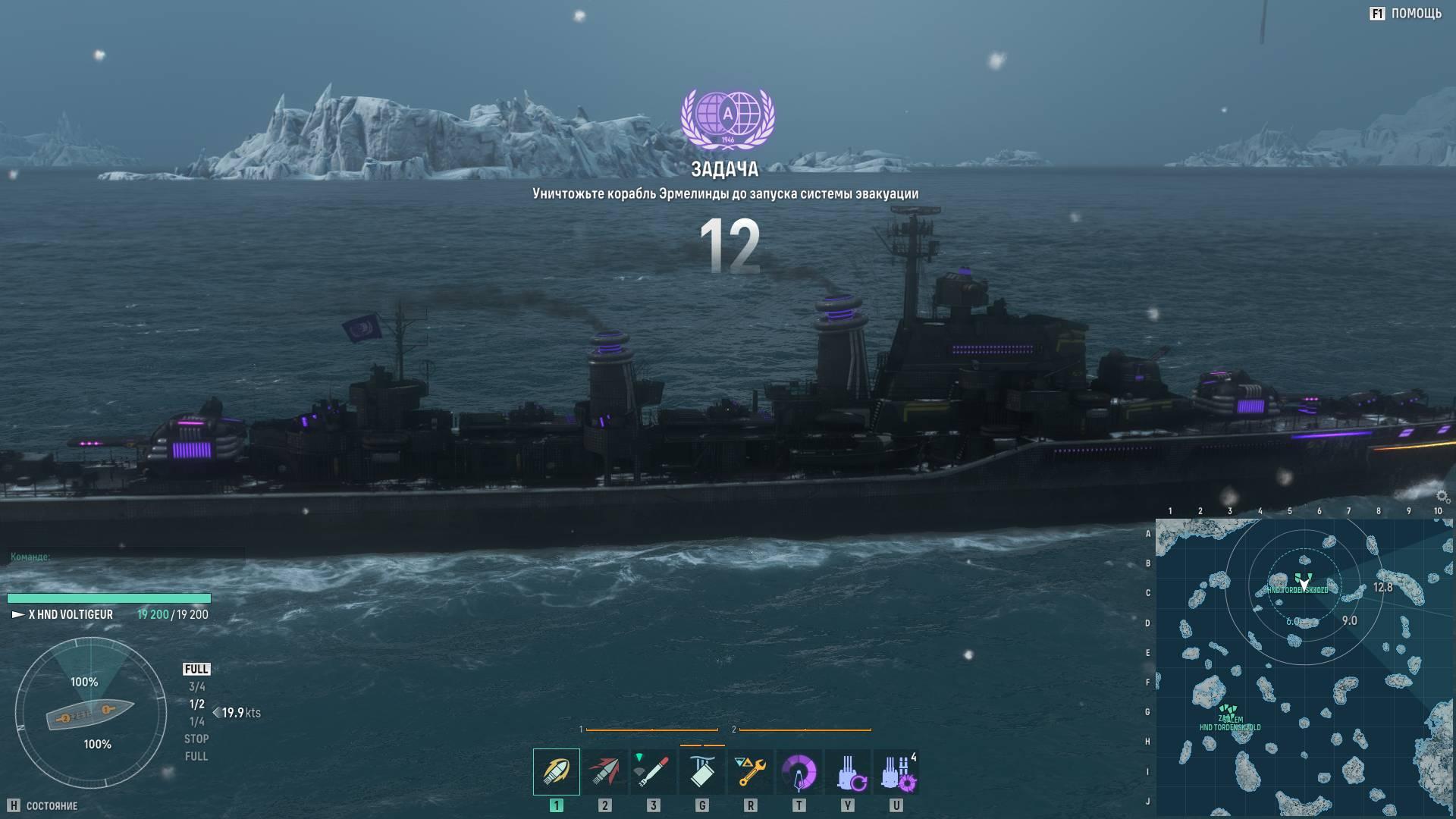Set engine throttle to 3/4
The width and height of the screenshot is (1456, 819).
tap(196, 687)
